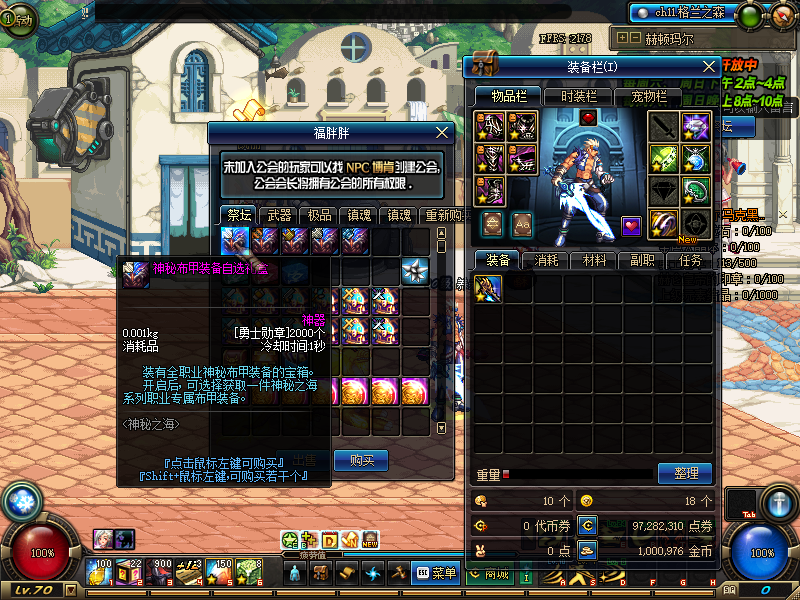The width and height of the screenshot is (800, 600).
Task: Show the 消耗 consumables inventory tab
Action: pyautogui.click(x=546, y=260)
